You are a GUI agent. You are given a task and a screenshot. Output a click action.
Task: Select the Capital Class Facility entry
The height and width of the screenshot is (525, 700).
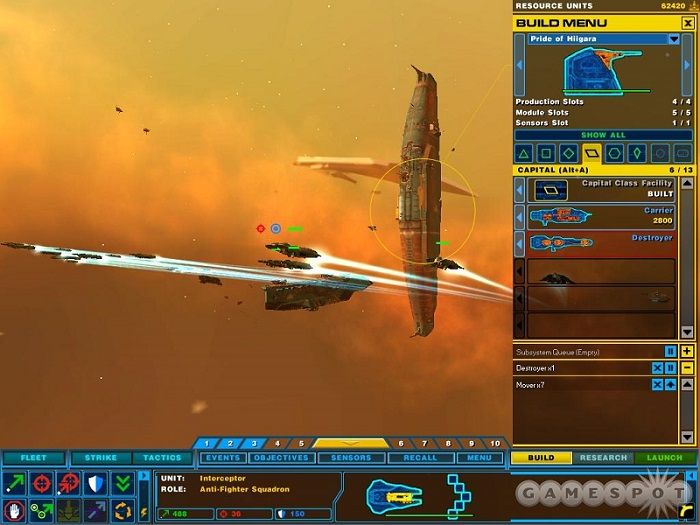(601, 189)
